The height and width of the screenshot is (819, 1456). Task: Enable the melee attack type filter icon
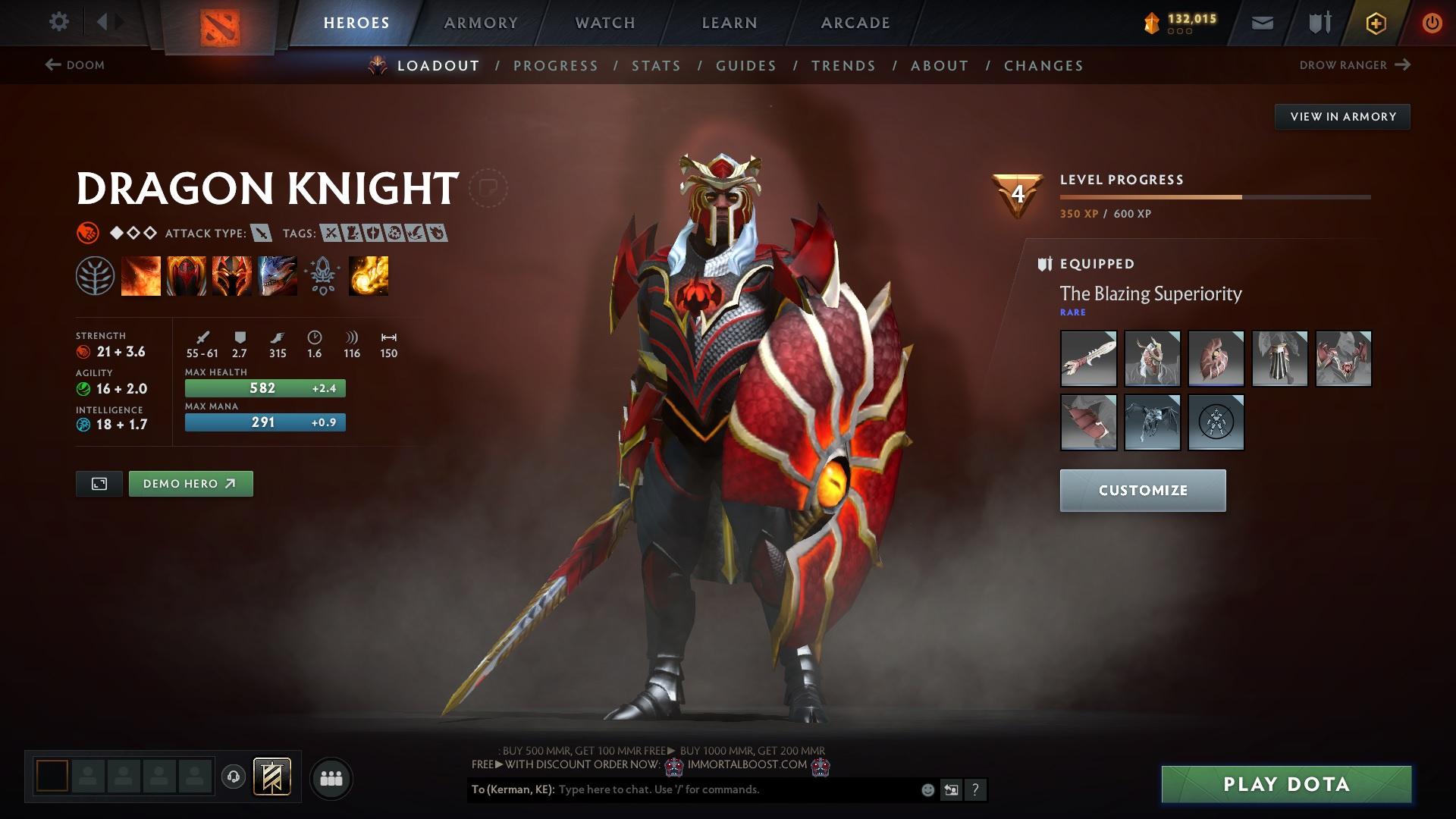(x=262, y=234)
